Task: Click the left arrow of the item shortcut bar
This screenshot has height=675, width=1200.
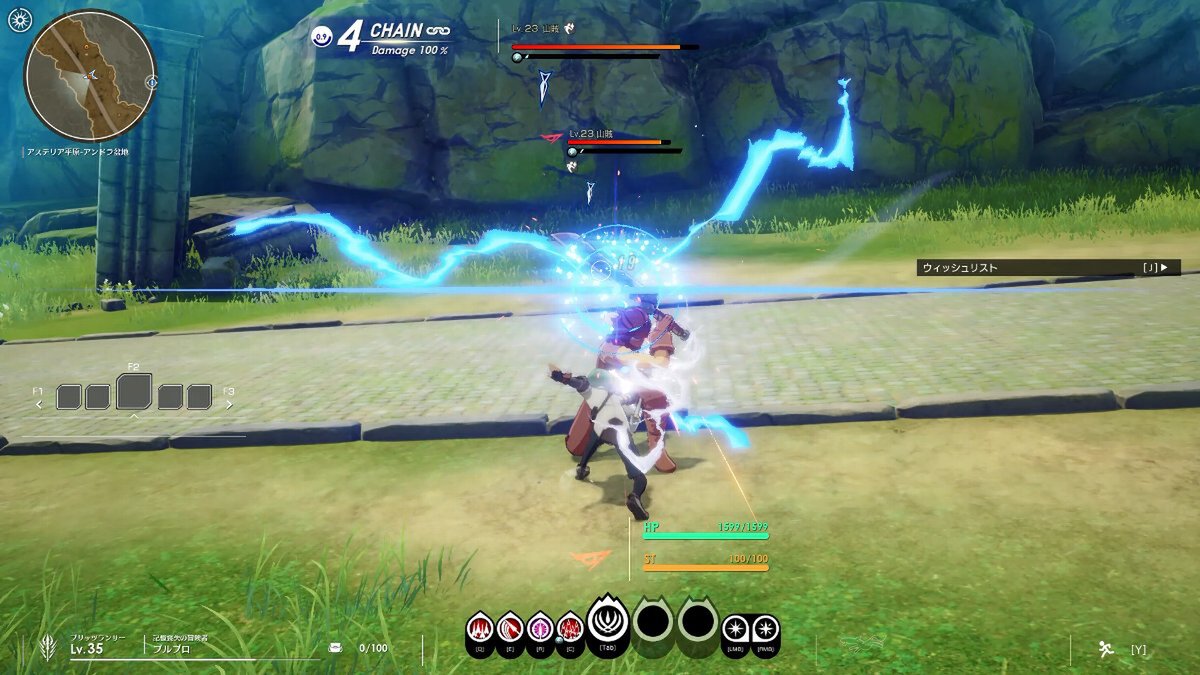Action: point(39,404)
